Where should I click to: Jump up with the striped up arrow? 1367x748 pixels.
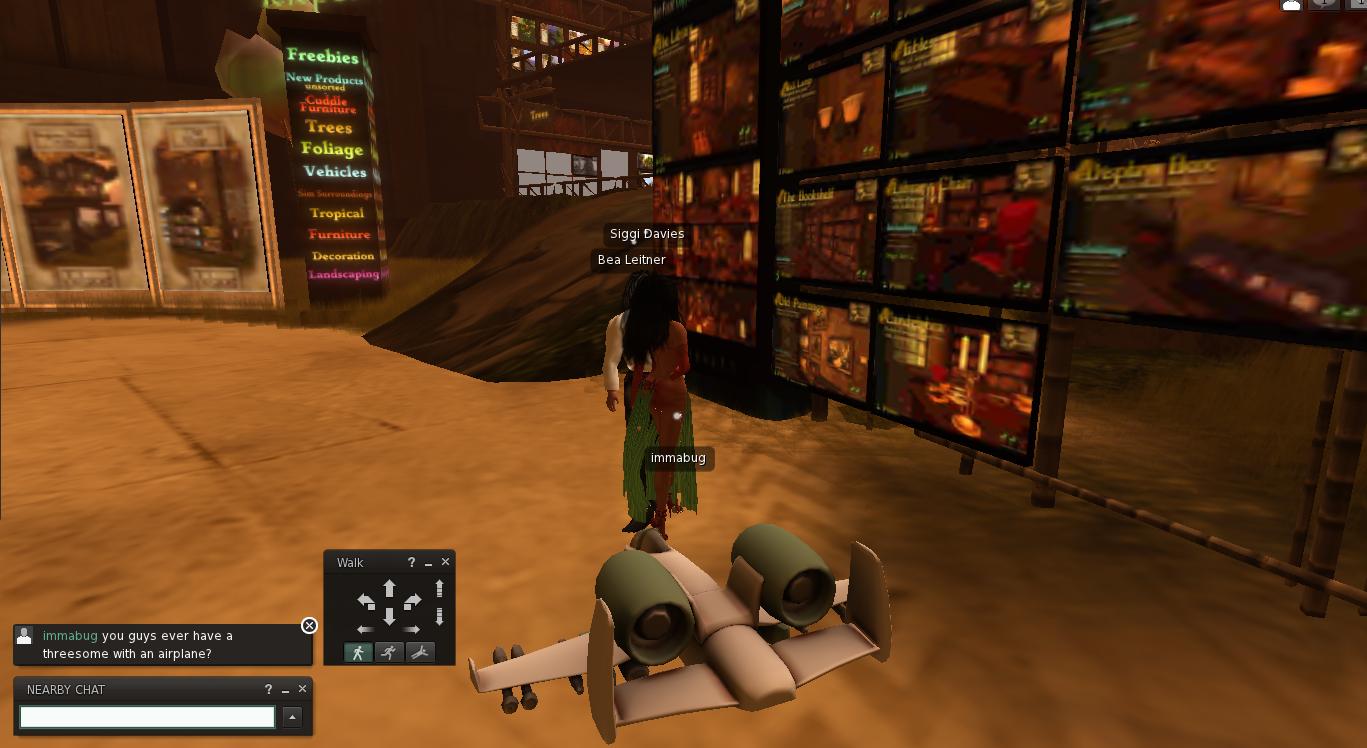pos(439,589)
